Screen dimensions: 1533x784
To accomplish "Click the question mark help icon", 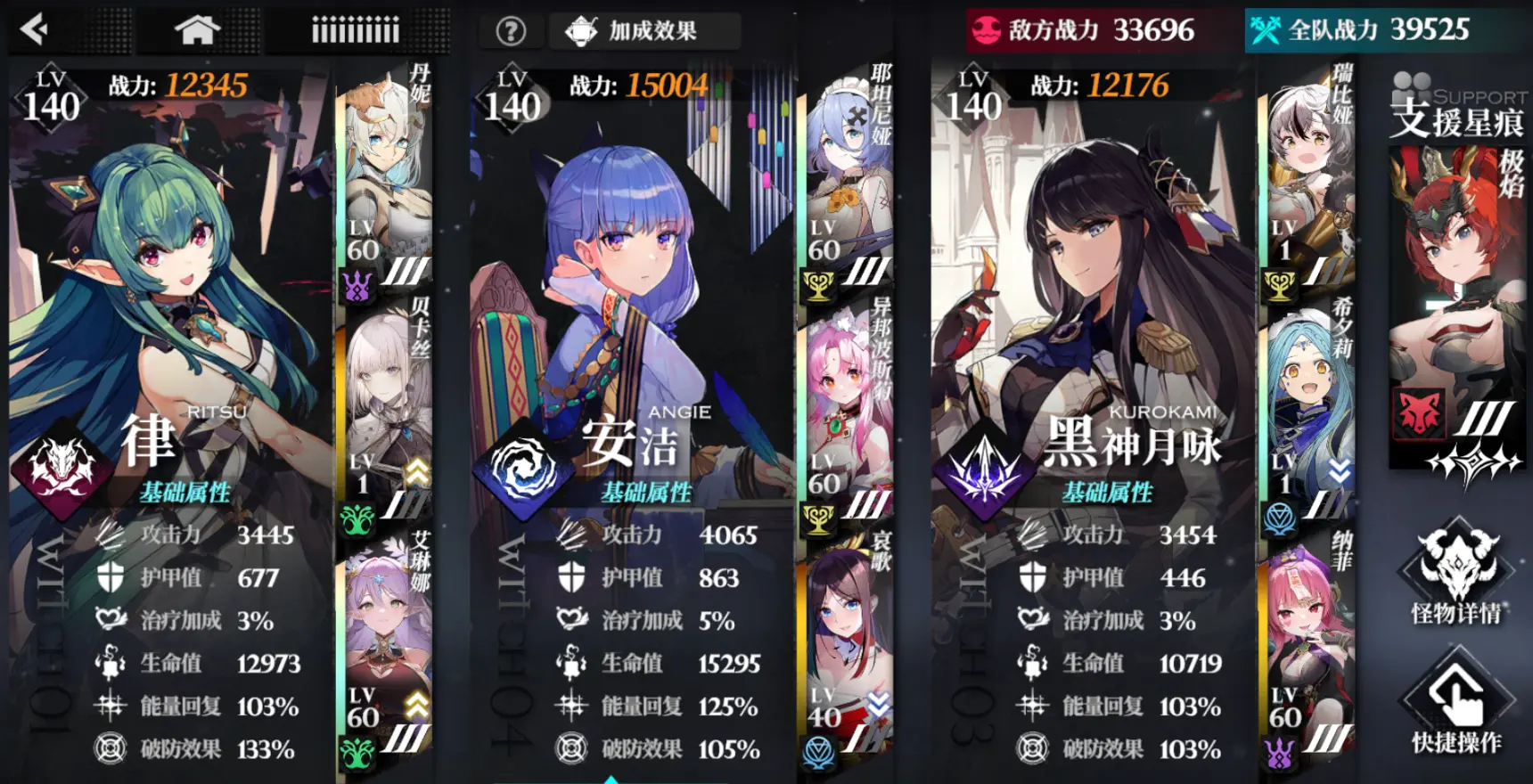I will point(509,30).
